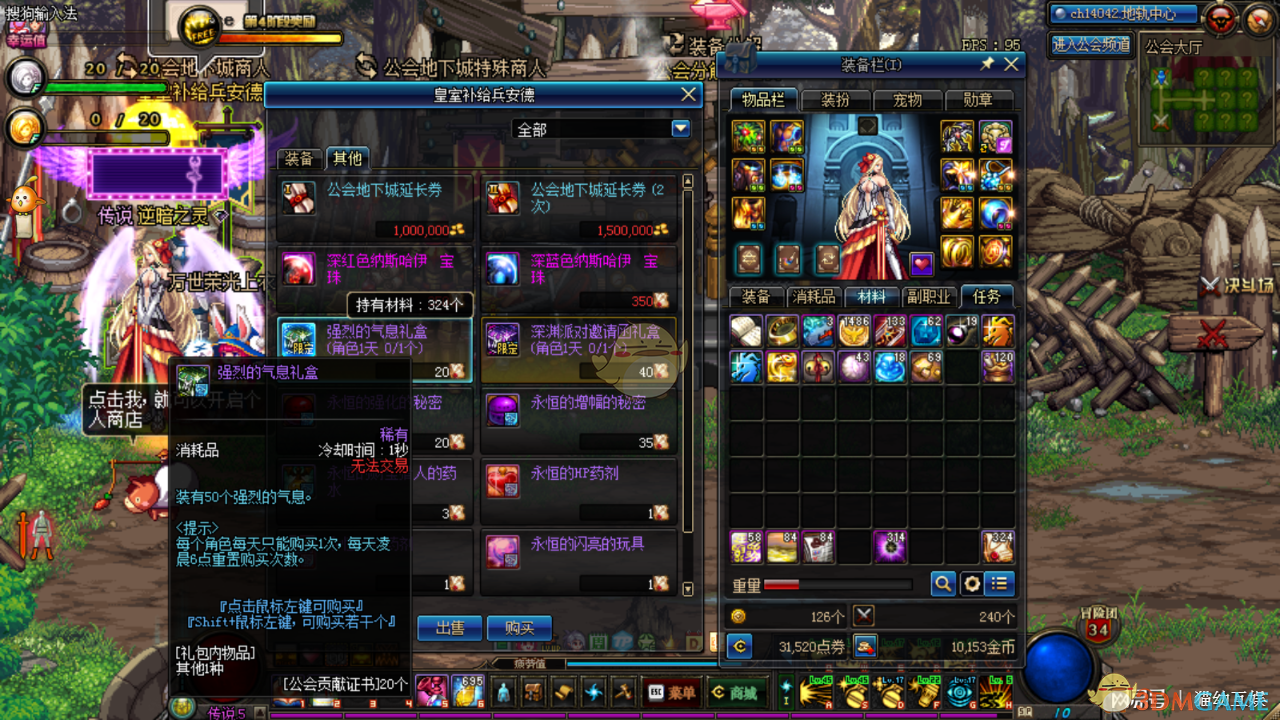
Task: Click the inventory magnifier search button
Action: point(942,583)
